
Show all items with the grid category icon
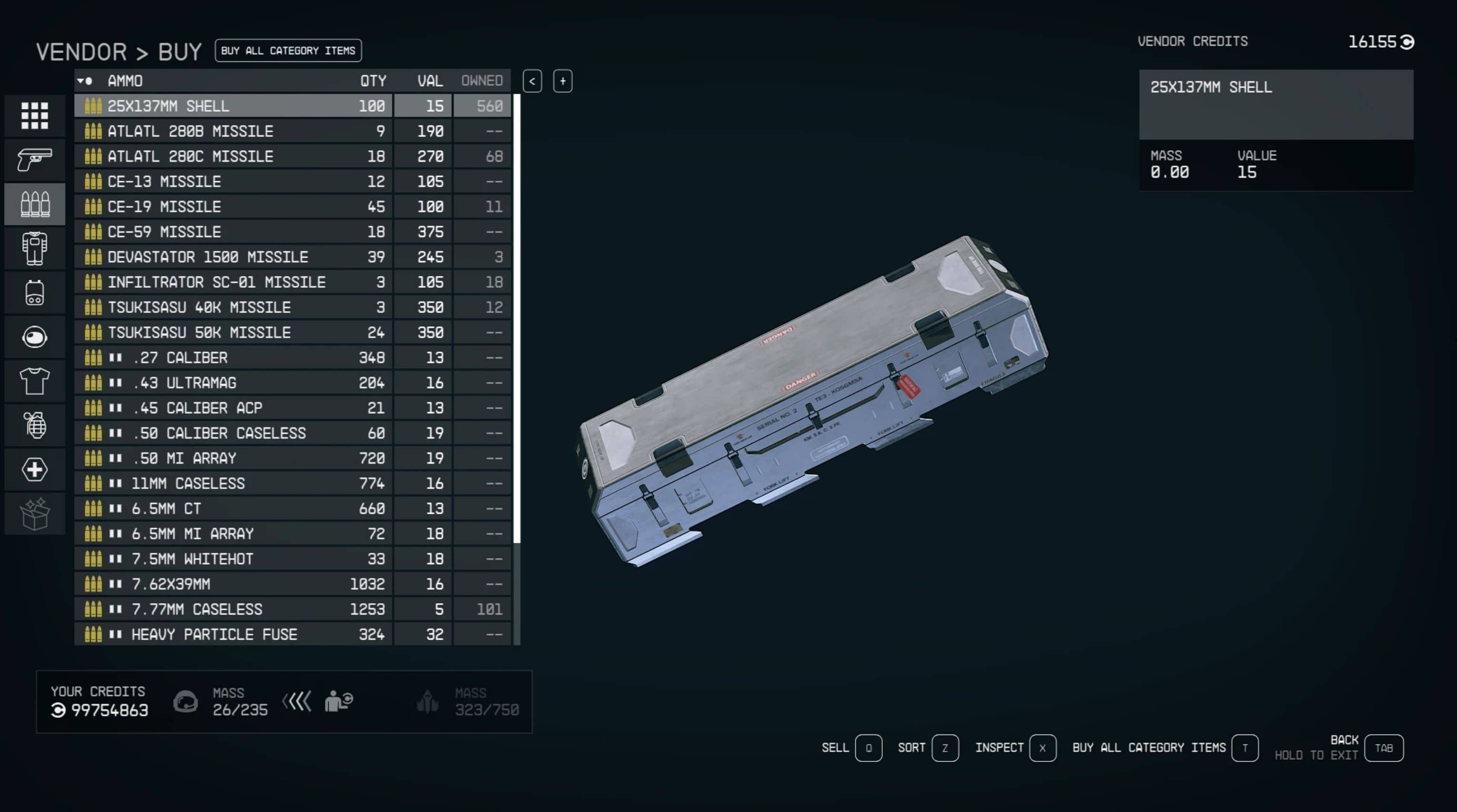35,116
